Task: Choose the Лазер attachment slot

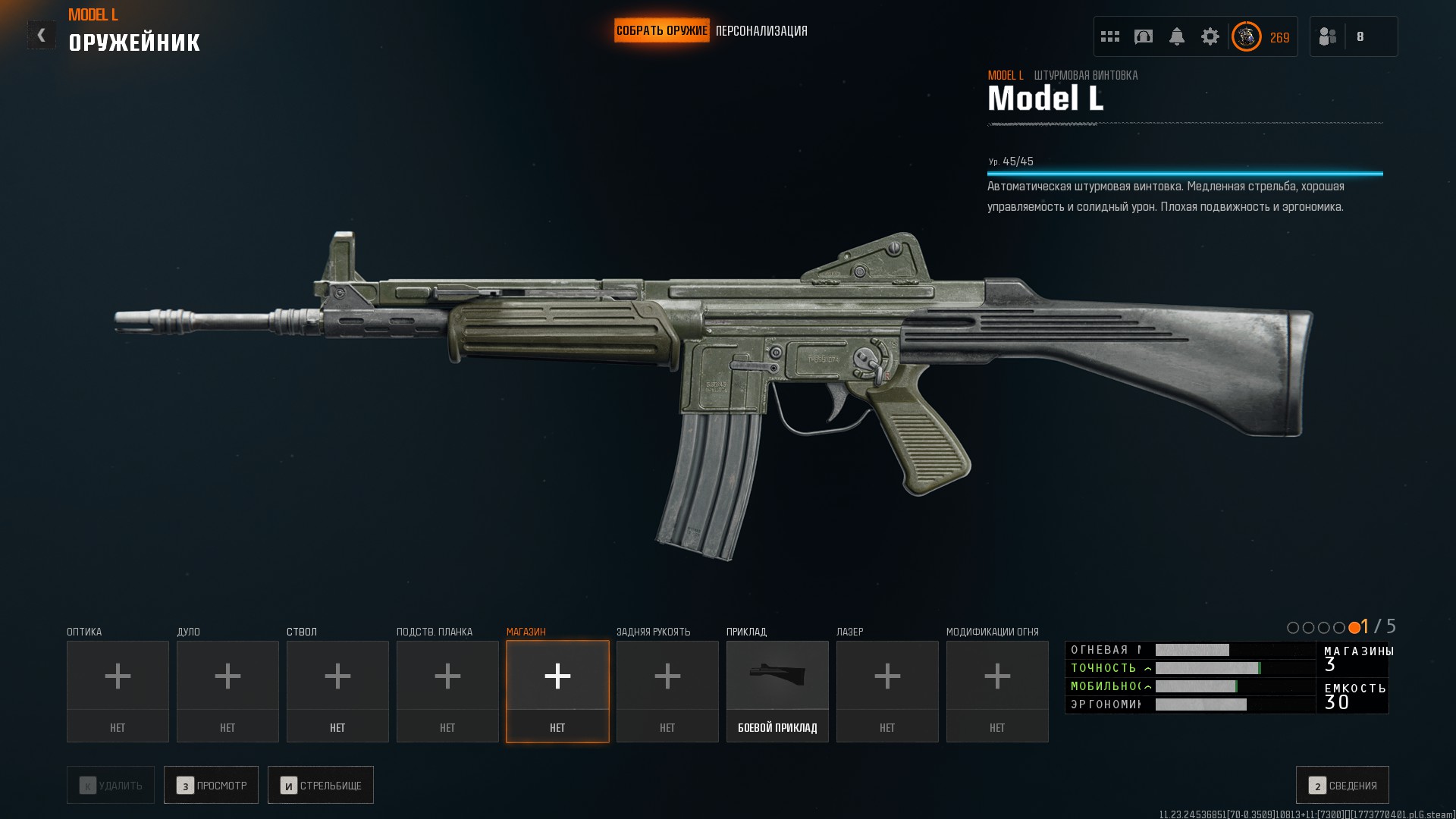Action: (887, 691)
